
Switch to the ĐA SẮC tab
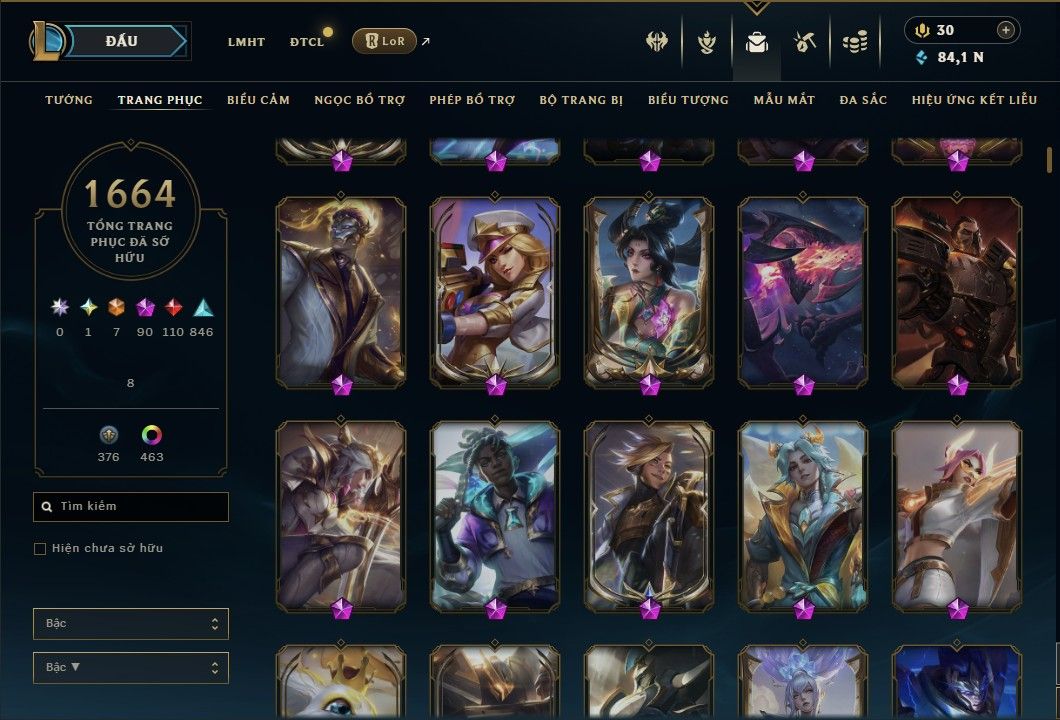pyautogui.click(x=863, y=100)
